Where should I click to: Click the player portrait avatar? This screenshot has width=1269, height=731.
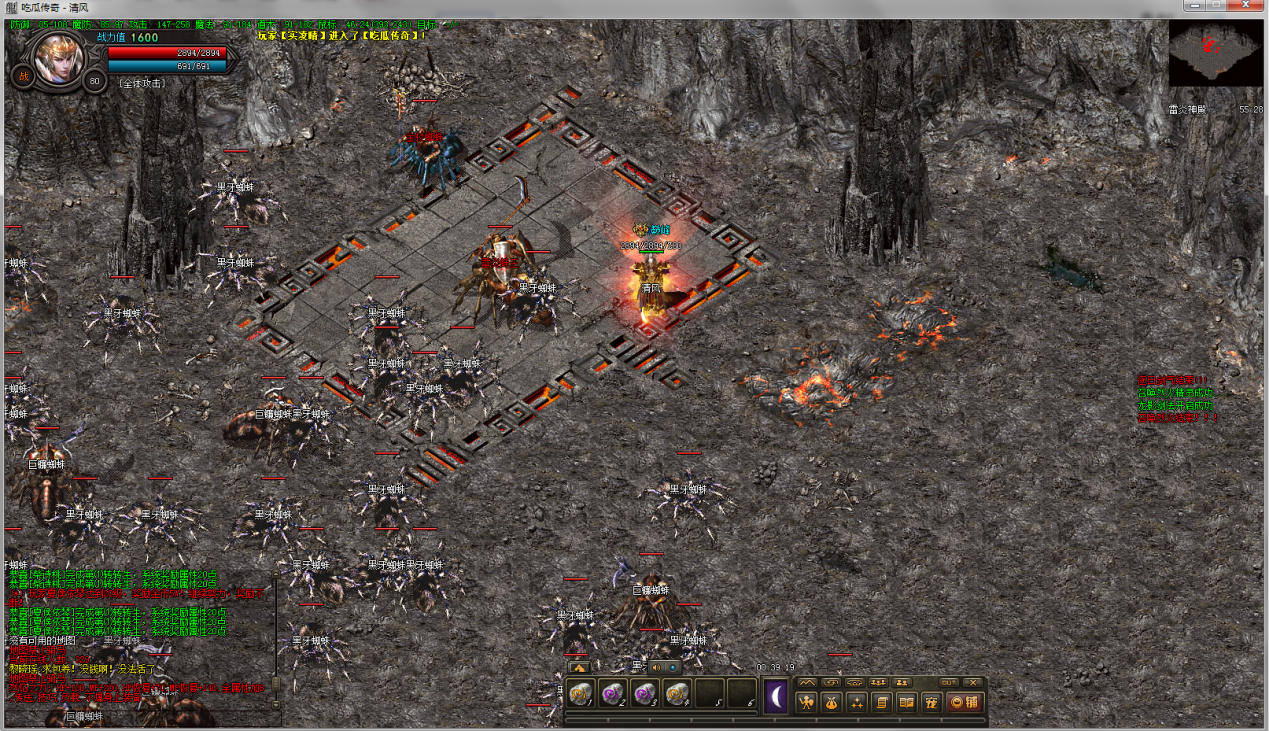click(x=57, y=57)
